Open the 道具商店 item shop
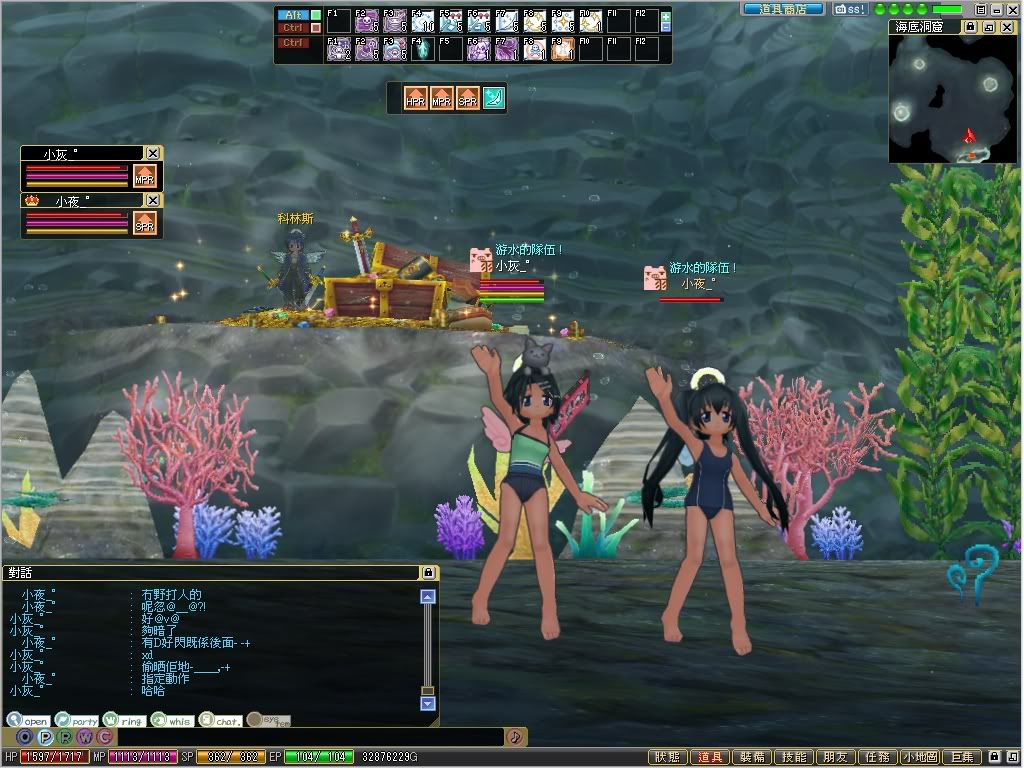Viewport: 1024px width, 768px height. click(x=783, y=9)
